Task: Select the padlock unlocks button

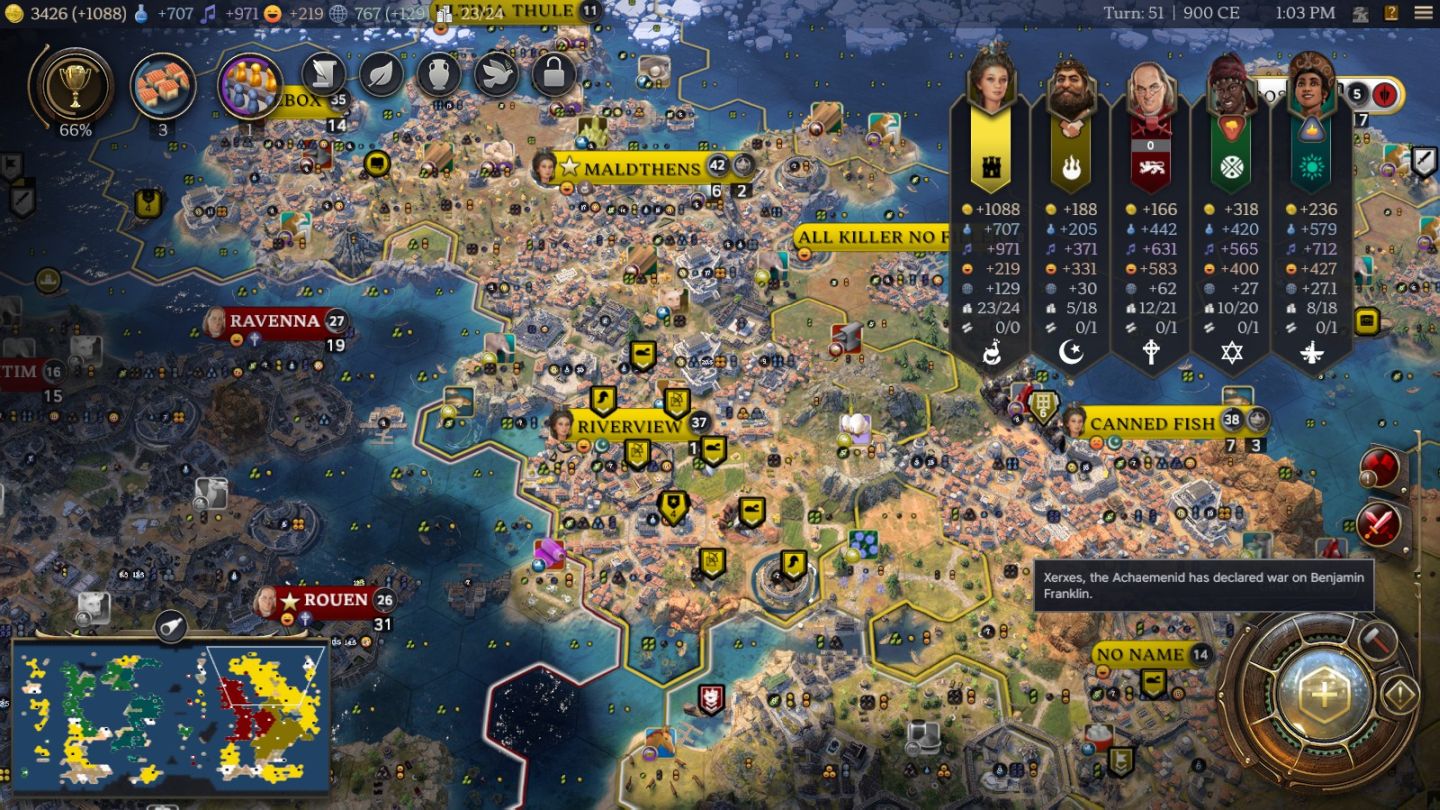Action: tap(554, 74)
